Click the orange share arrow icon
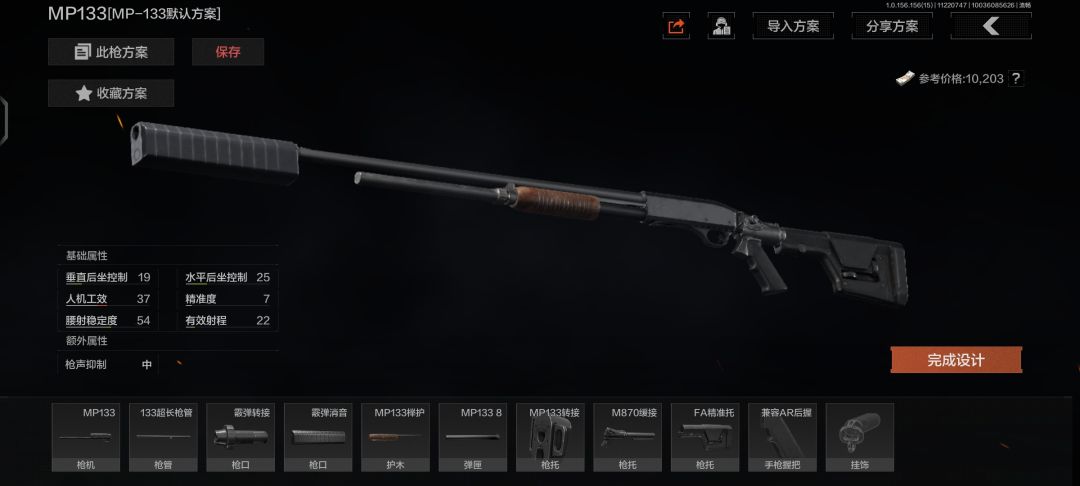1080x486 pixels. (676, 27)
